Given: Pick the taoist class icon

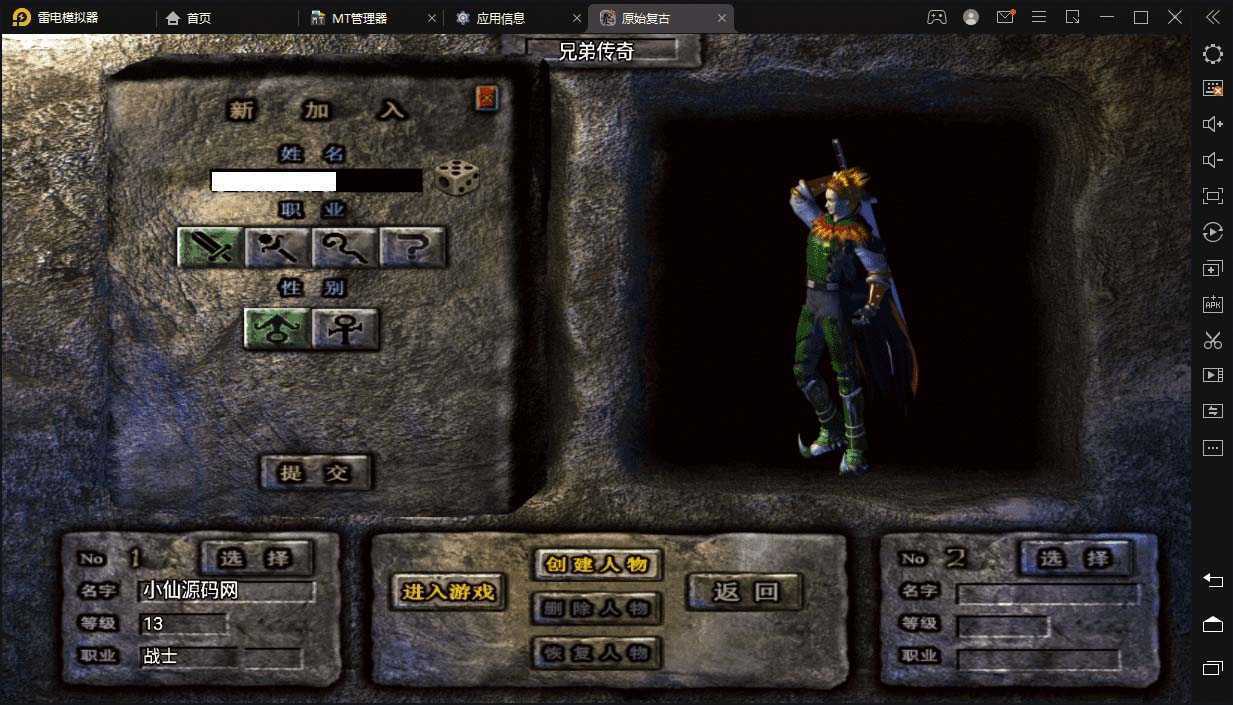Looking at the screenshot, I should point(345,246).
